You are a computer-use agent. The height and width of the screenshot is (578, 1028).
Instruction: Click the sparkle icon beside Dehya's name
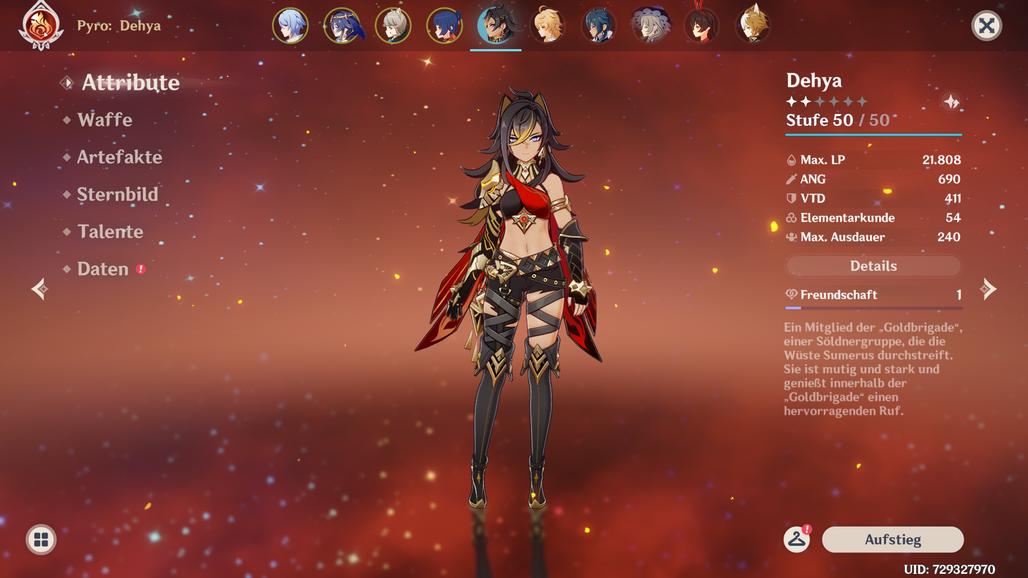[x=951, y=102]
